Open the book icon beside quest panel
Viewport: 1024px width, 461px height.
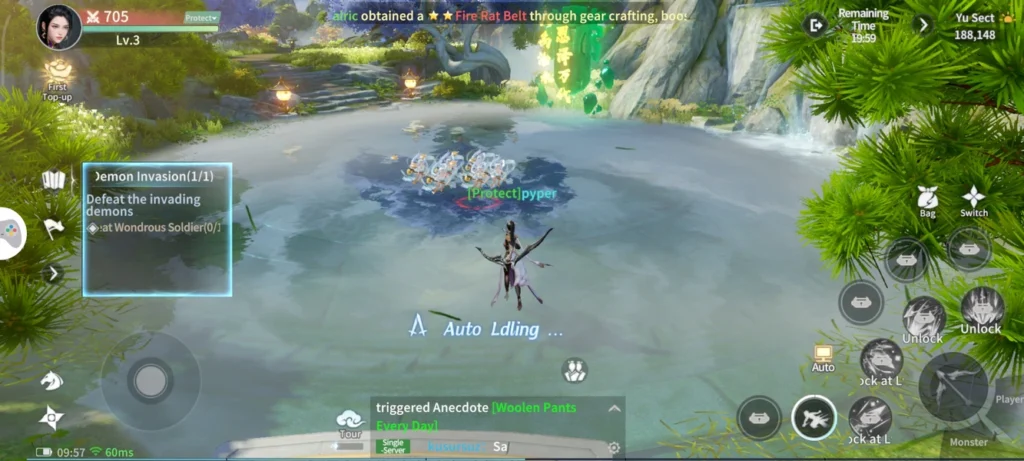pyautogui.click(x=54, y=181)
